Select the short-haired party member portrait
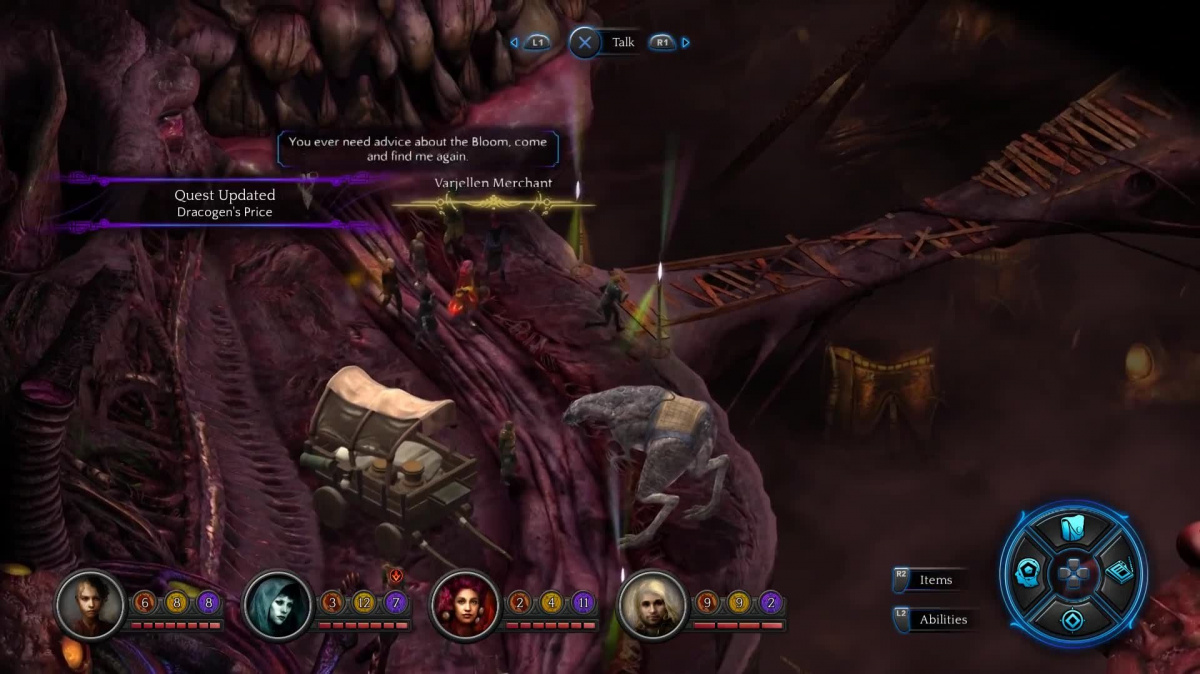The height and width of the screenshot is (674, 1200). pyautogui.click(x=90, y=603)
